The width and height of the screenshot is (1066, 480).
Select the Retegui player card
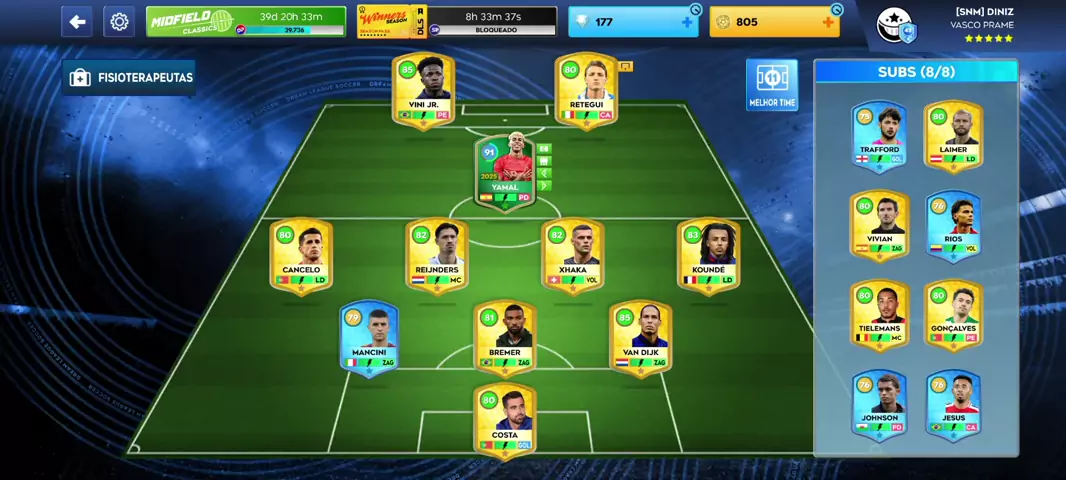(x=586, y=90)
